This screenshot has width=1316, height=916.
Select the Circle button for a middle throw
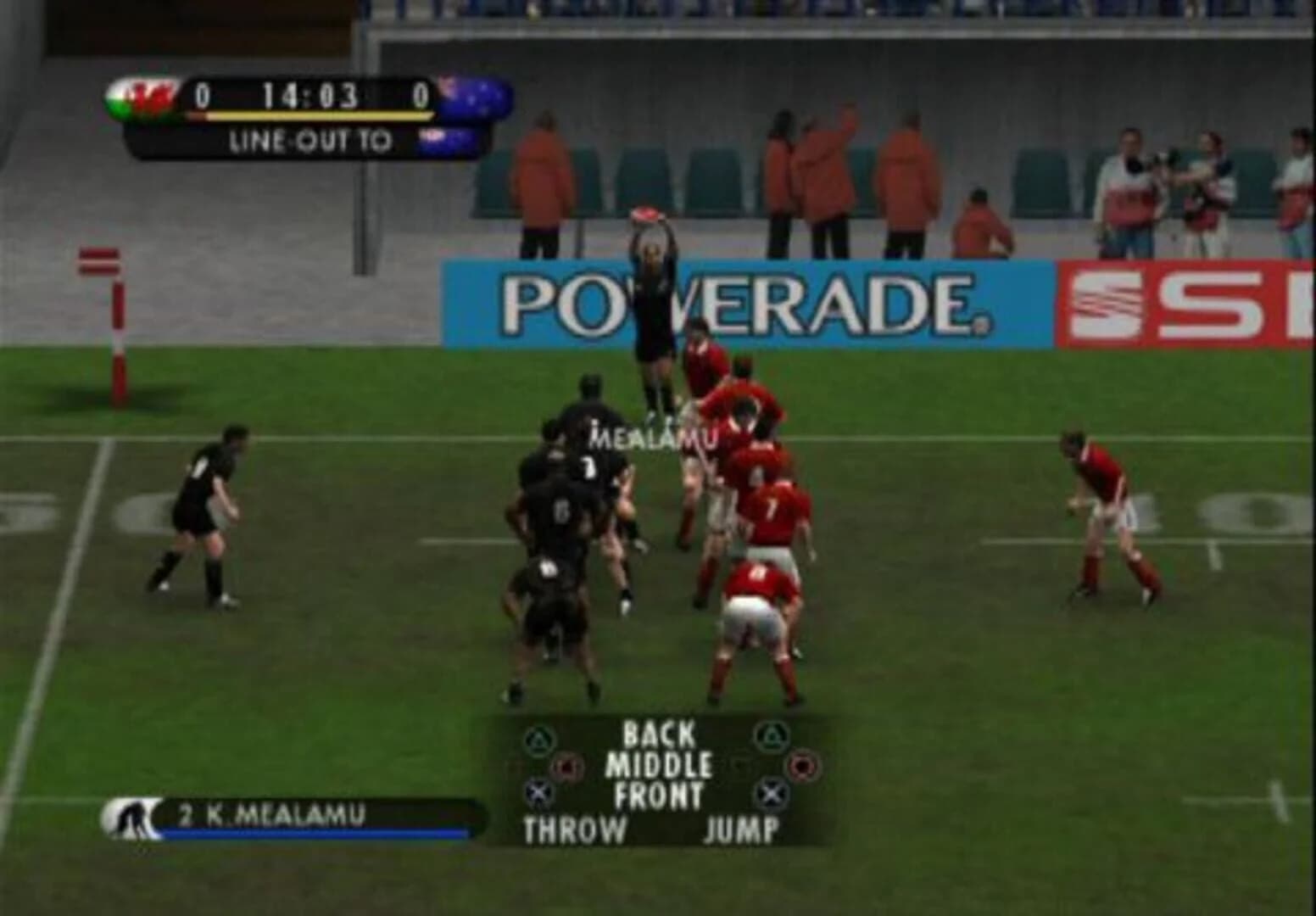(567, 766)
